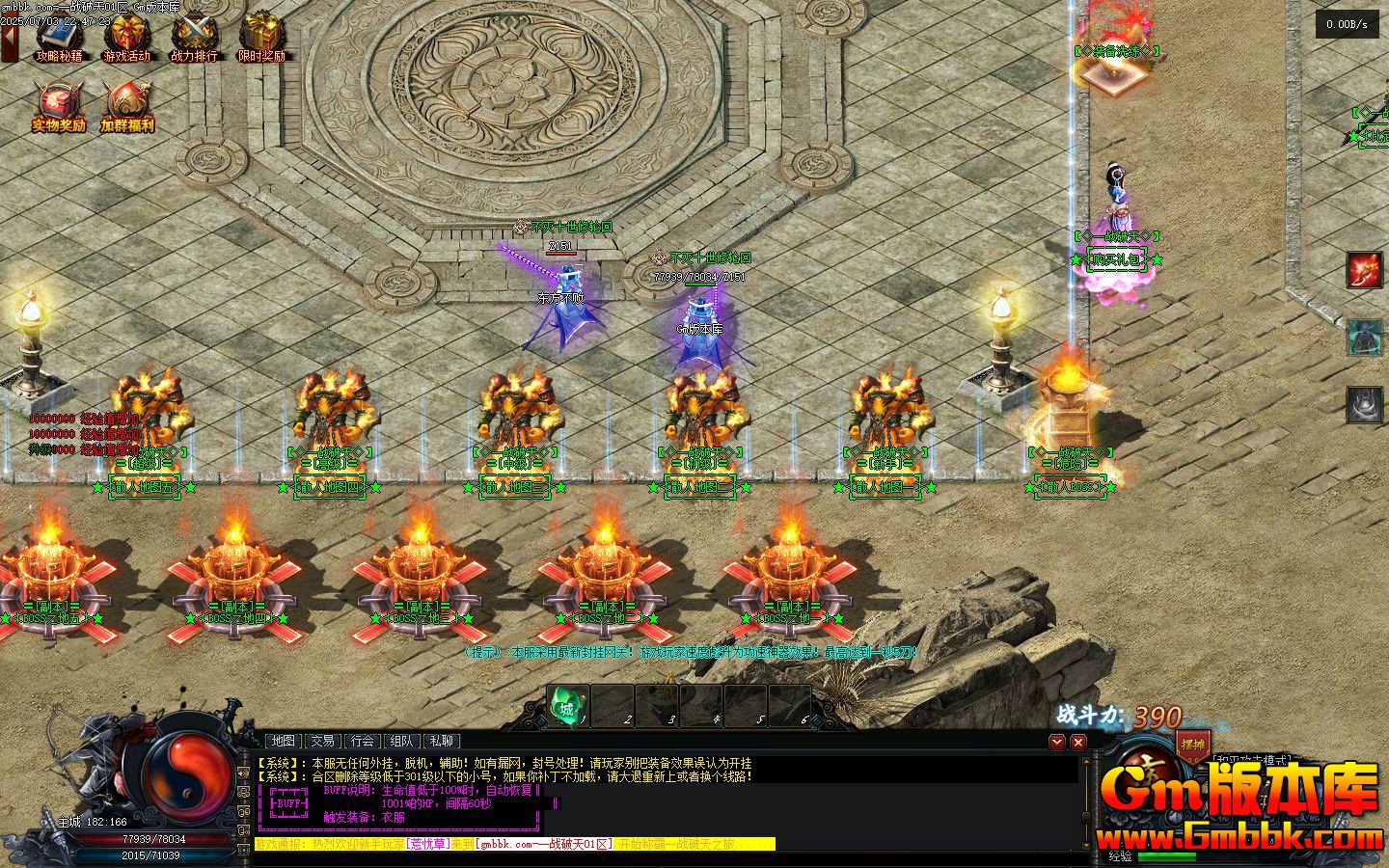The height and width of the screenshot is (868, 1389).
Task: Collapse the chat window with the orange chevron
Action: pos(1057,742)
